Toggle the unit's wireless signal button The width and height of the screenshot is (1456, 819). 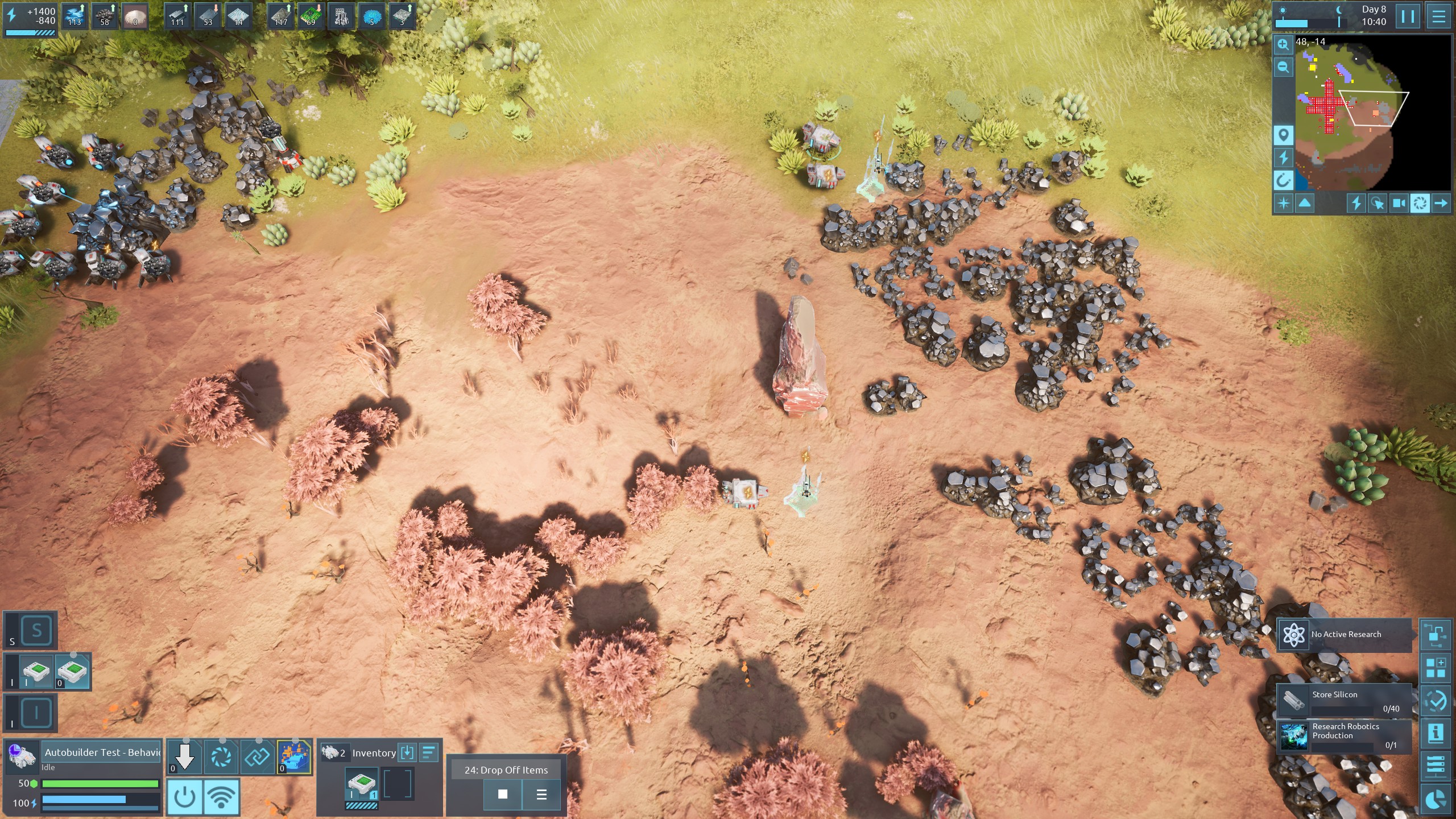point(221,797)
